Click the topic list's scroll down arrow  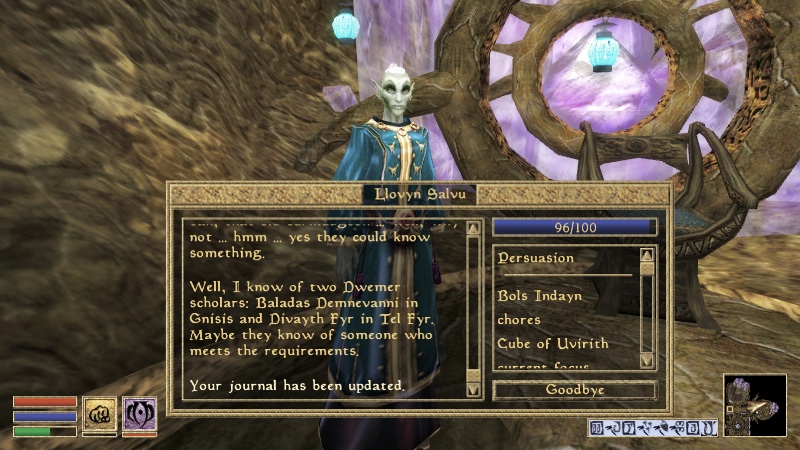pyautogui.click(x=647, y=360)
